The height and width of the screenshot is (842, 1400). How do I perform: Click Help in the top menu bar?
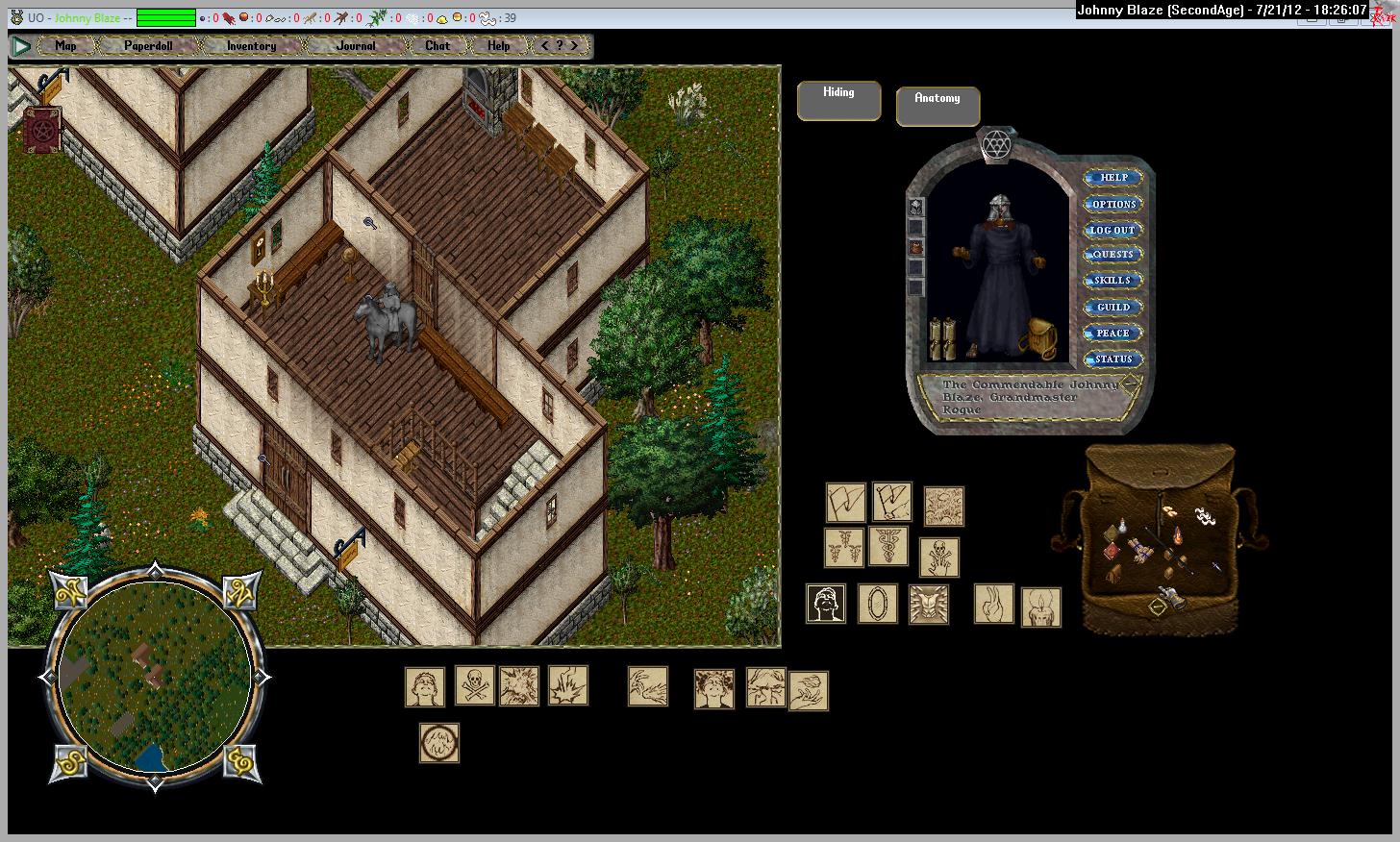point(498,45)
